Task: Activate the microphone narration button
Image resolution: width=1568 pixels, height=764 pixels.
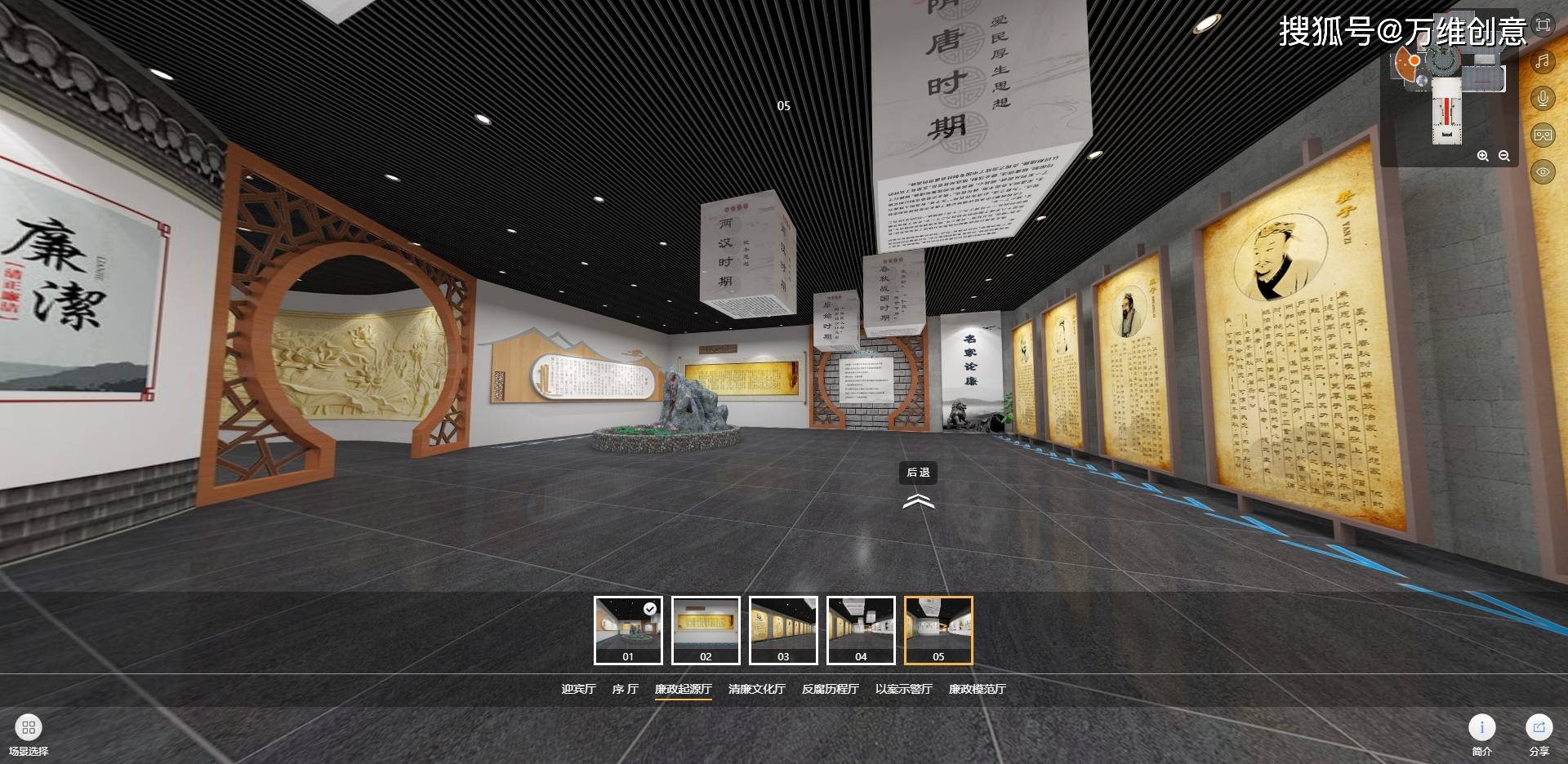Action: coord(1542,99)
